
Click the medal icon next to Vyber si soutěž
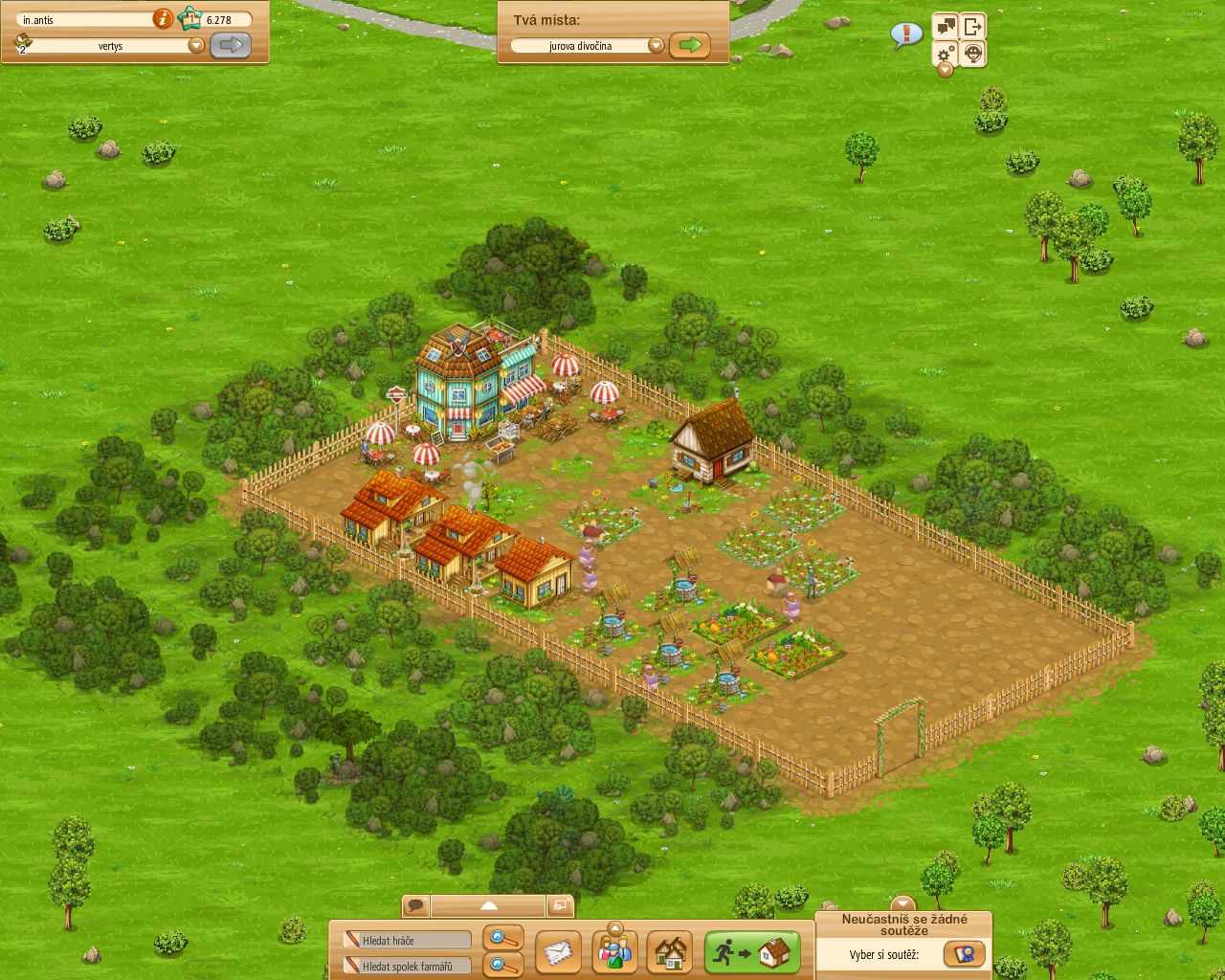(x=967, y=953)
